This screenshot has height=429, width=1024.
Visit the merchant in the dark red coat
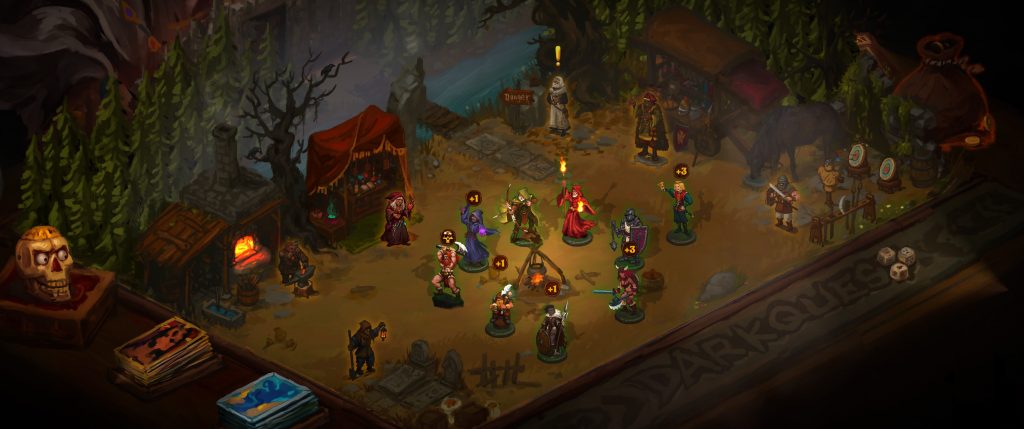pyautogui.click(x=651, y=126)
